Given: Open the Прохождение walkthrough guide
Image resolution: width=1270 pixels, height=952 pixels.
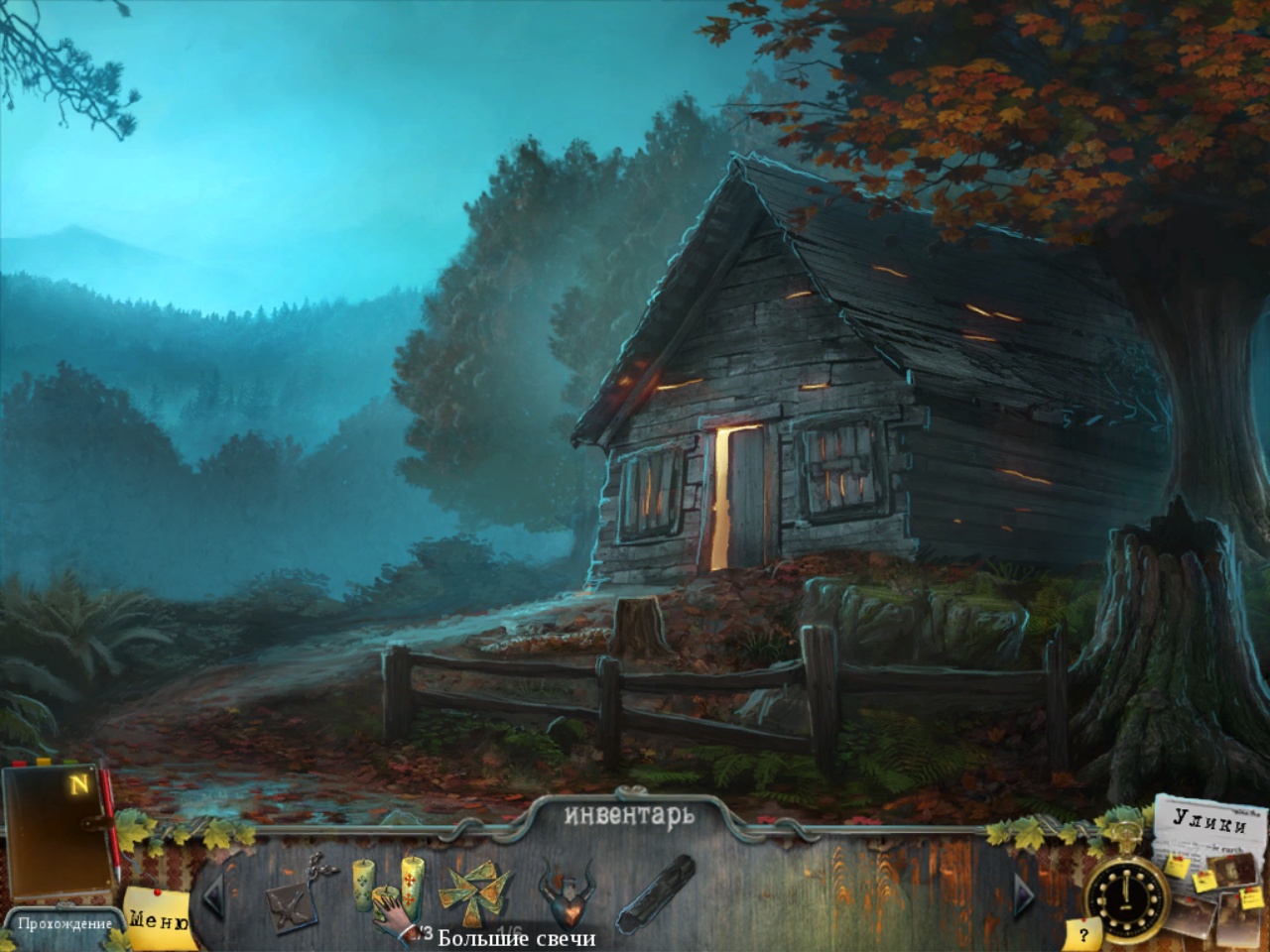Looking at the screenshot, I should click(x=63, y=924).
